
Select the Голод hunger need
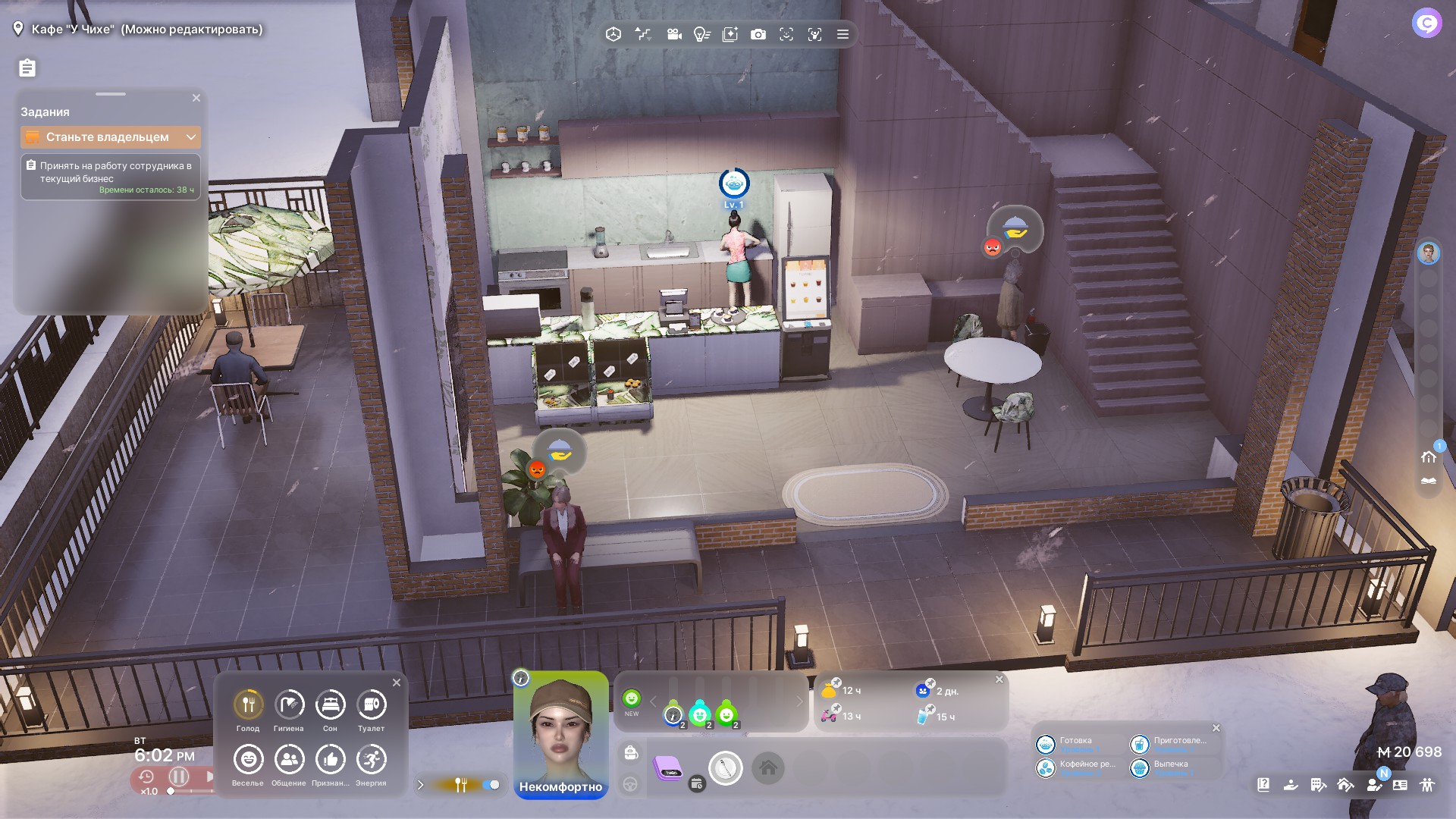(248, 705)
